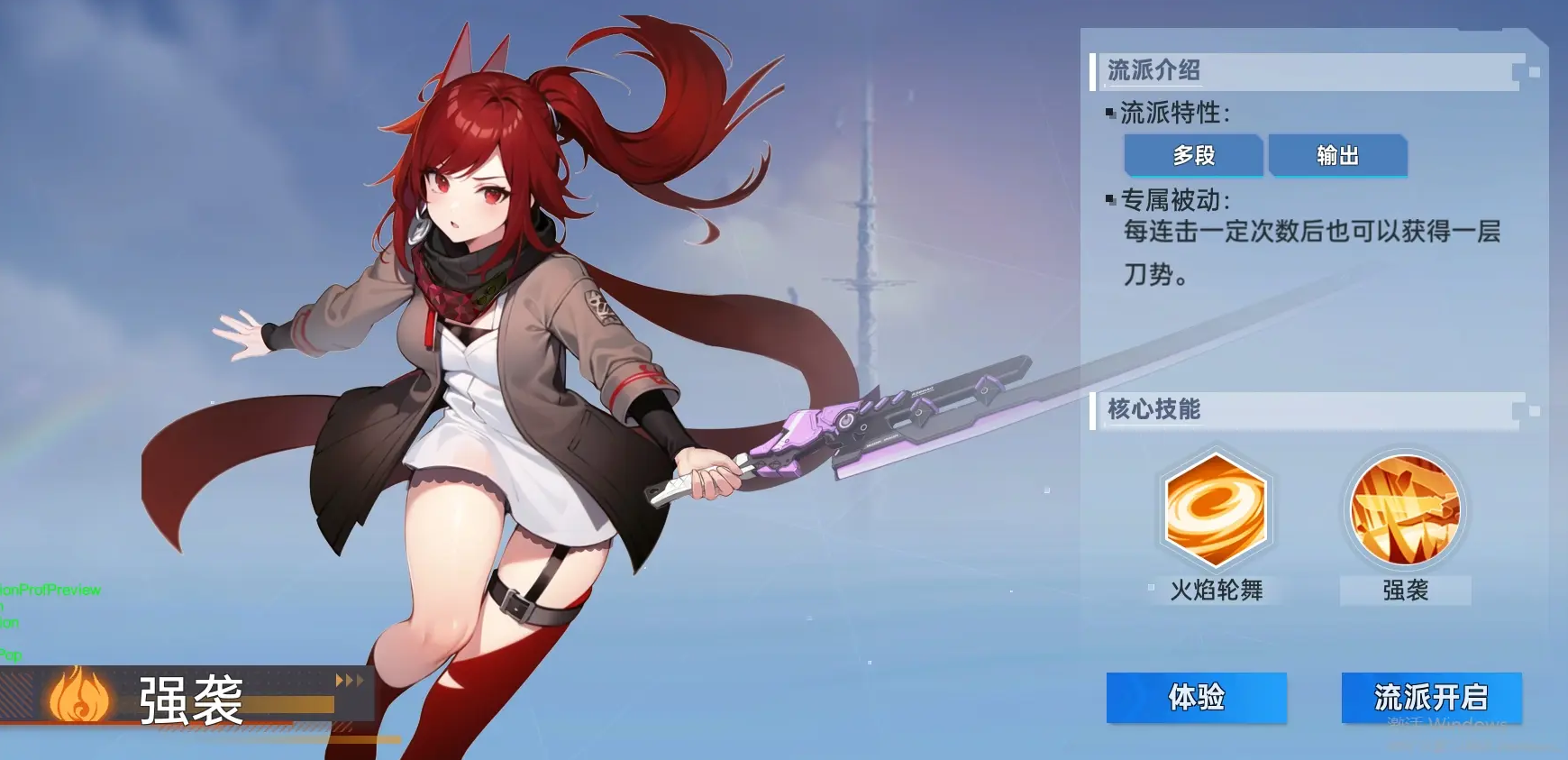Screen dimensions: 1568x760
Task: Activate the 流派开启 button
Action: point(1431,697)
